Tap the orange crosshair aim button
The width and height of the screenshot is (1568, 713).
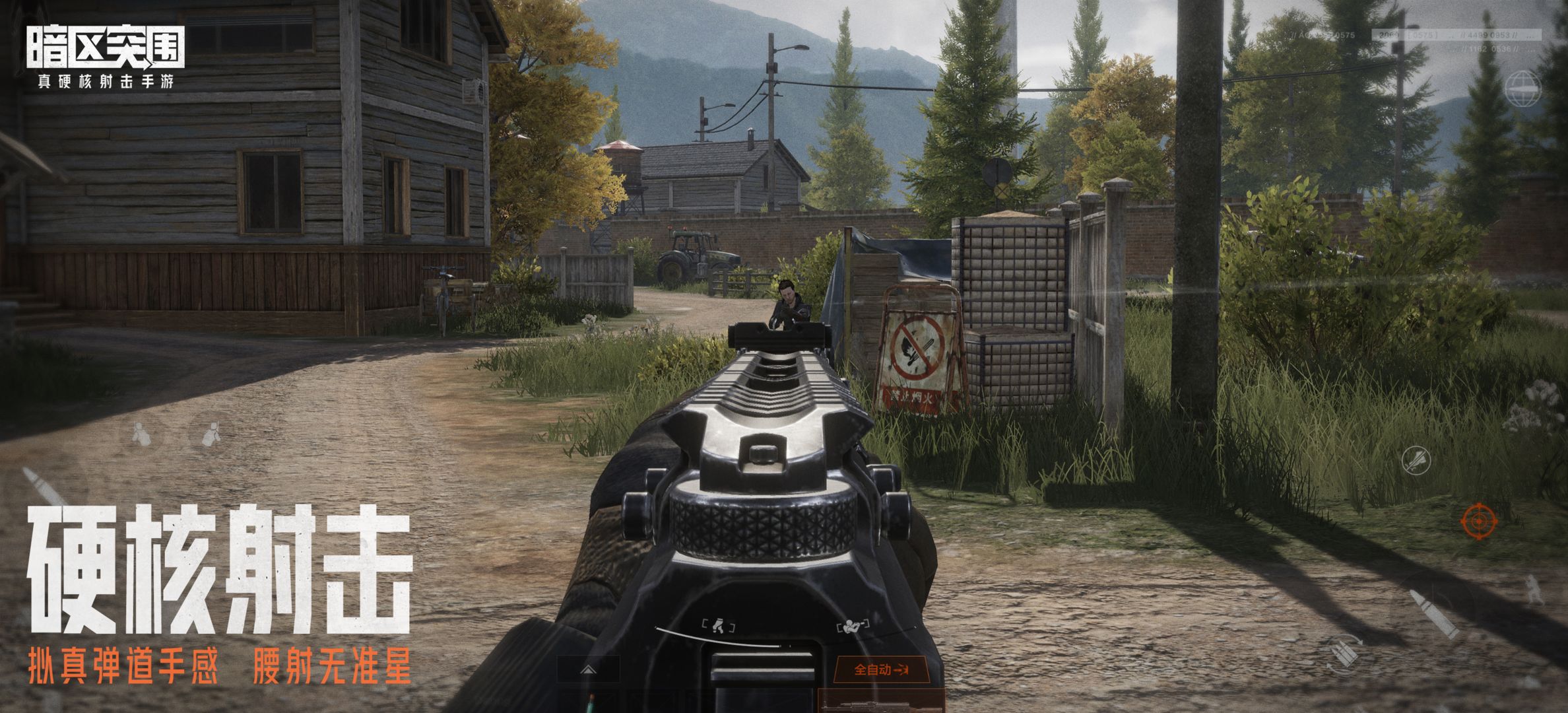pyautogui.click(x=1478, y=522)
